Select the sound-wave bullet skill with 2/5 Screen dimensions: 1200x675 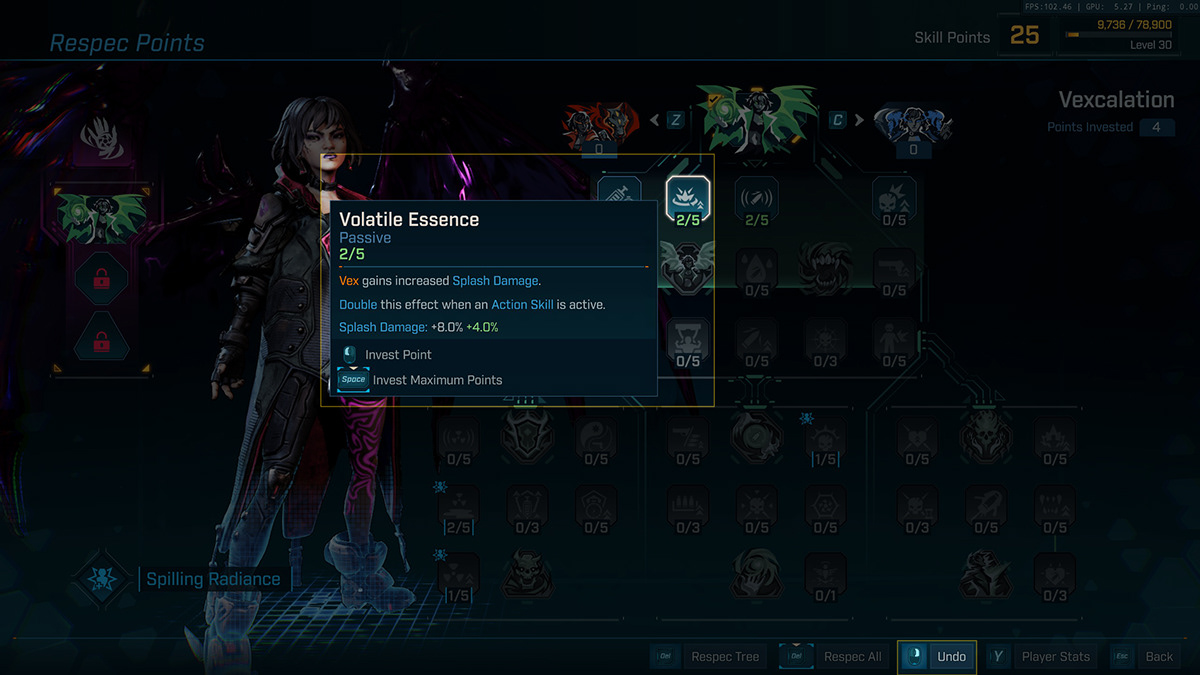[757, 198]
